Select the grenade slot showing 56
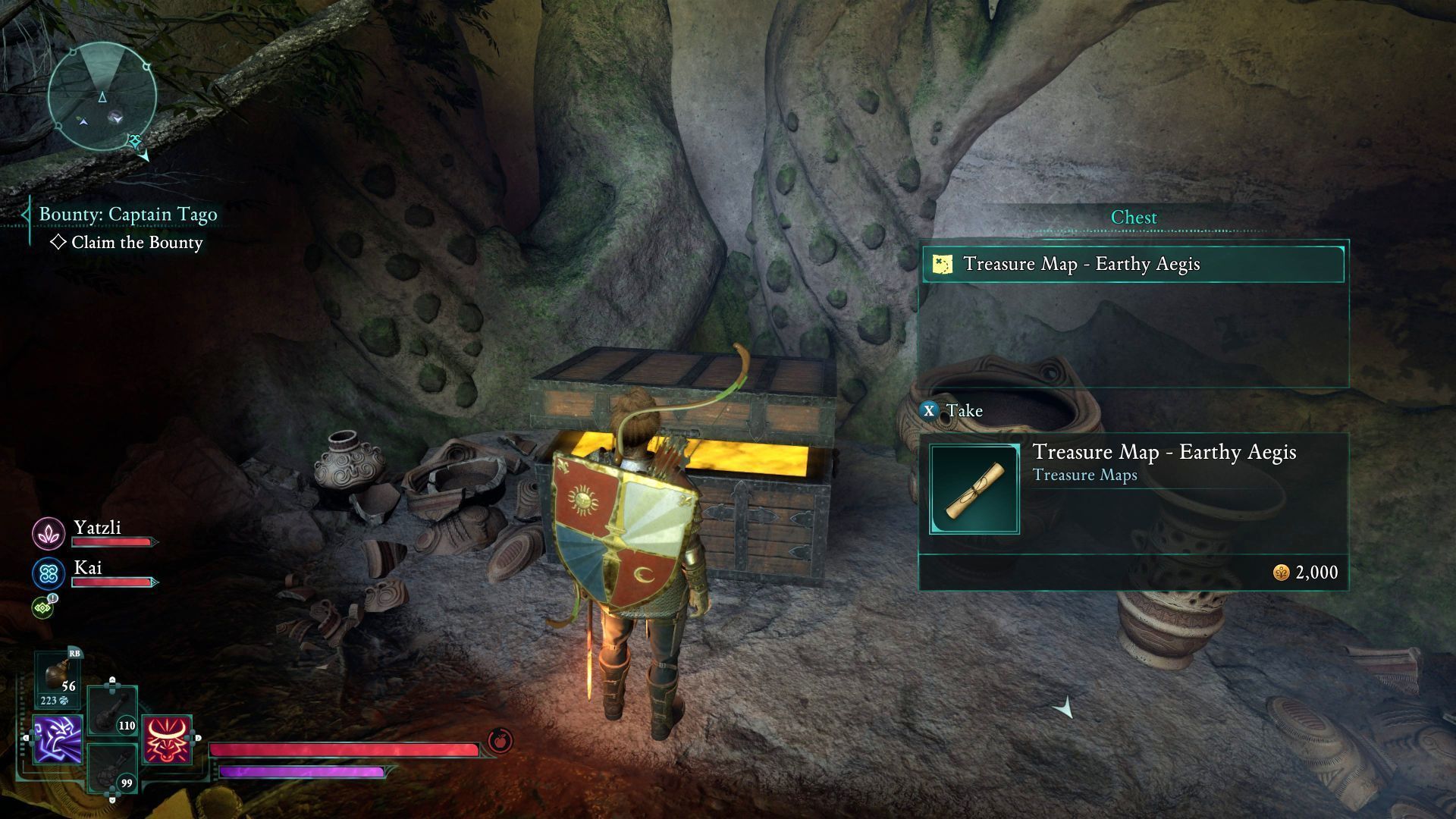 pyautogui.click(x=58, y=677)
